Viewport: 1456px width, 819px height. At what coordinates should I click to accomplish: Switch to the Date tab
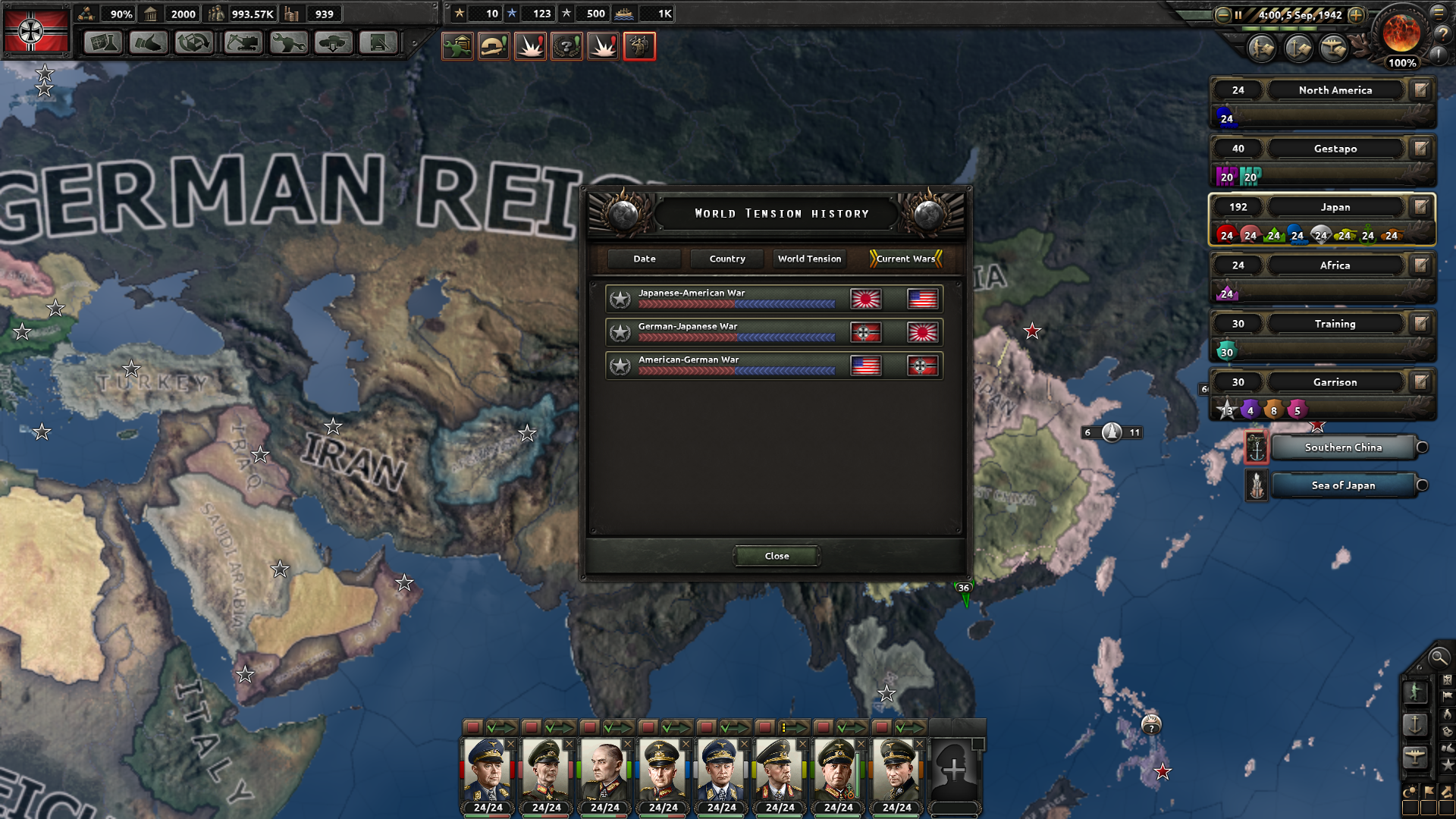click(643, 259)
